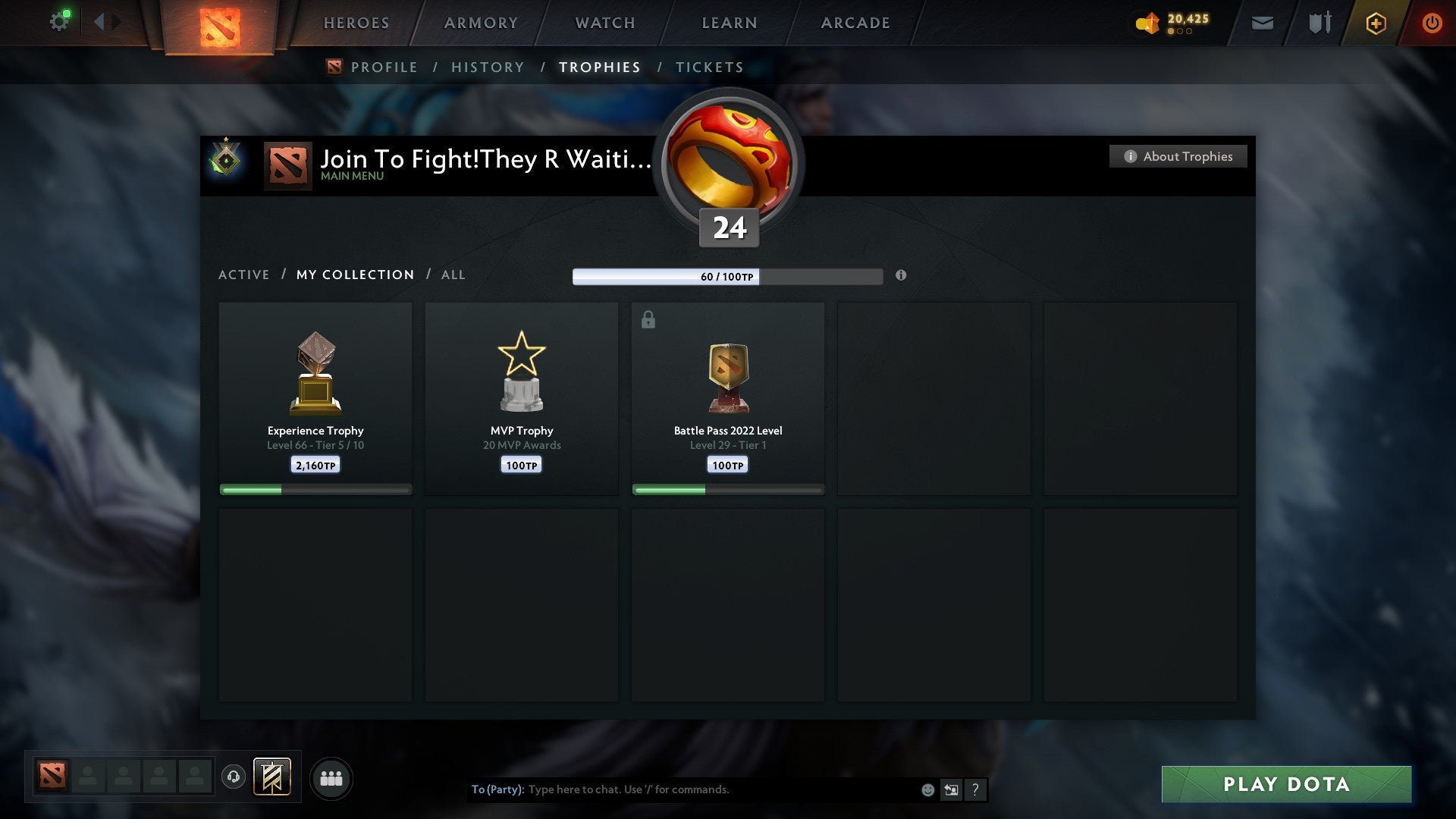1456x819 pixels.
Task: Click the friends list icon near chat bar
Action: 331,777
